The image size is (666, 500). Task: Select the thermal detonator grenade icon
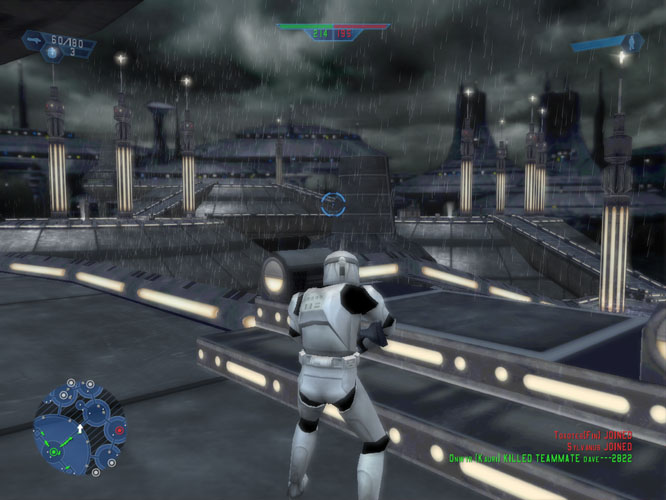(50, 54)
